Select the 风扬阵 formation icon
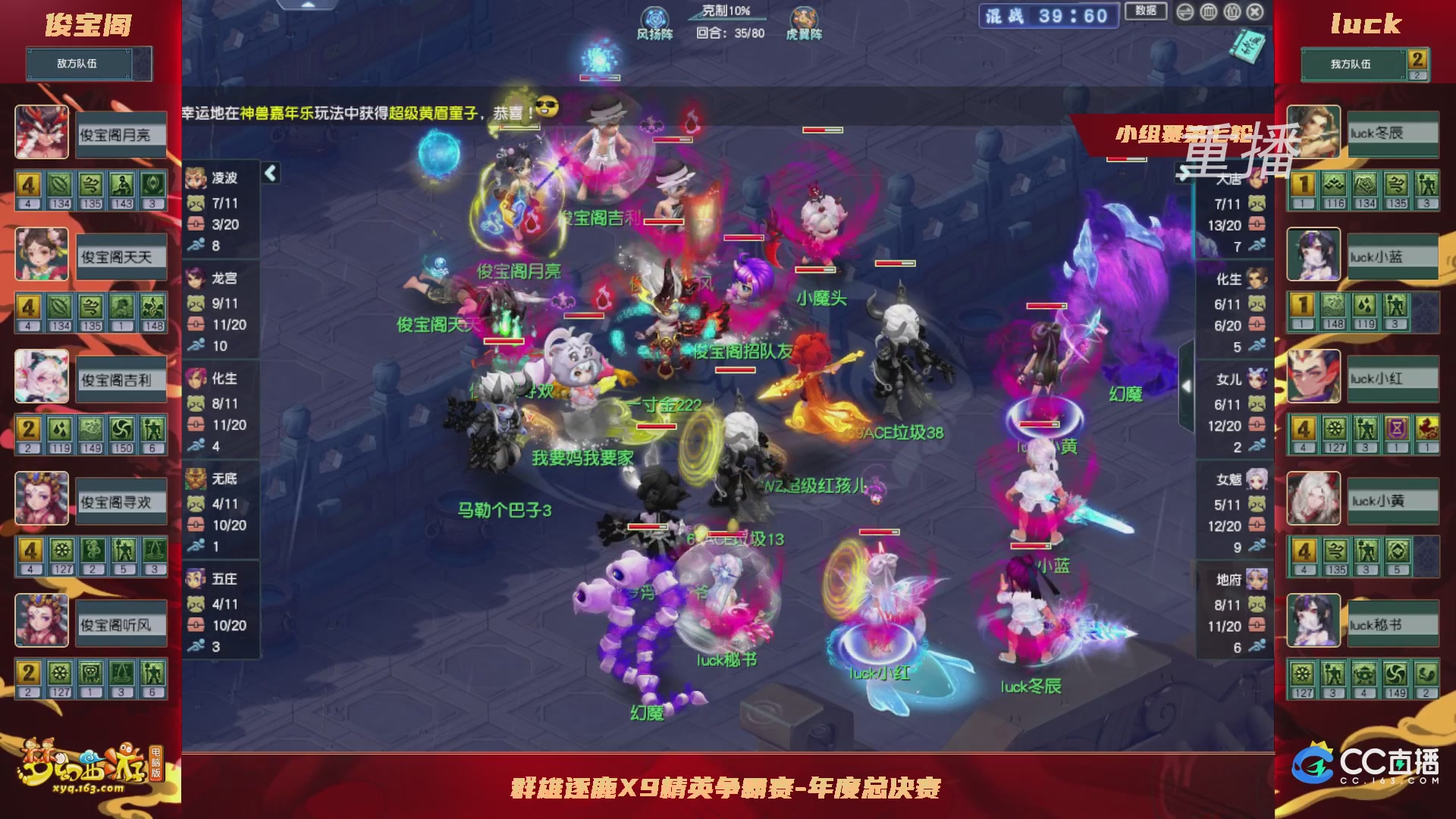Image resolution: width=1456 pixels, height=819 pixels. click(x=654, y=18)
